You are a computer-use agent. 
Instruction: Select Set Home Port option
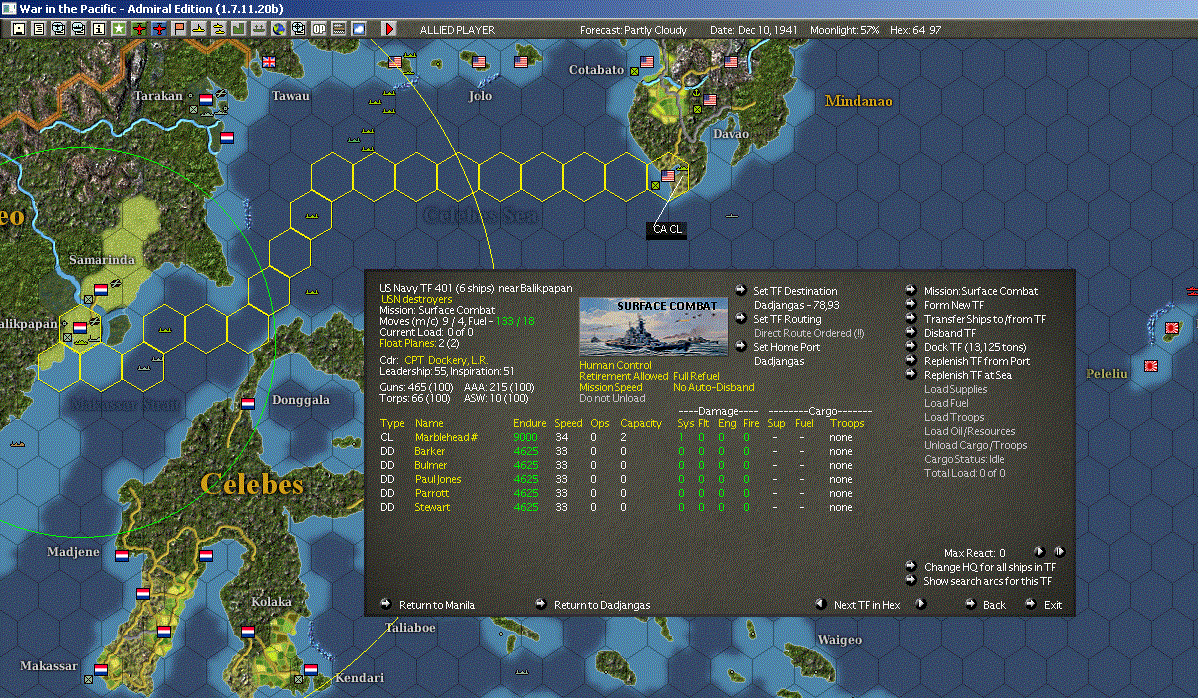(787, 347)
